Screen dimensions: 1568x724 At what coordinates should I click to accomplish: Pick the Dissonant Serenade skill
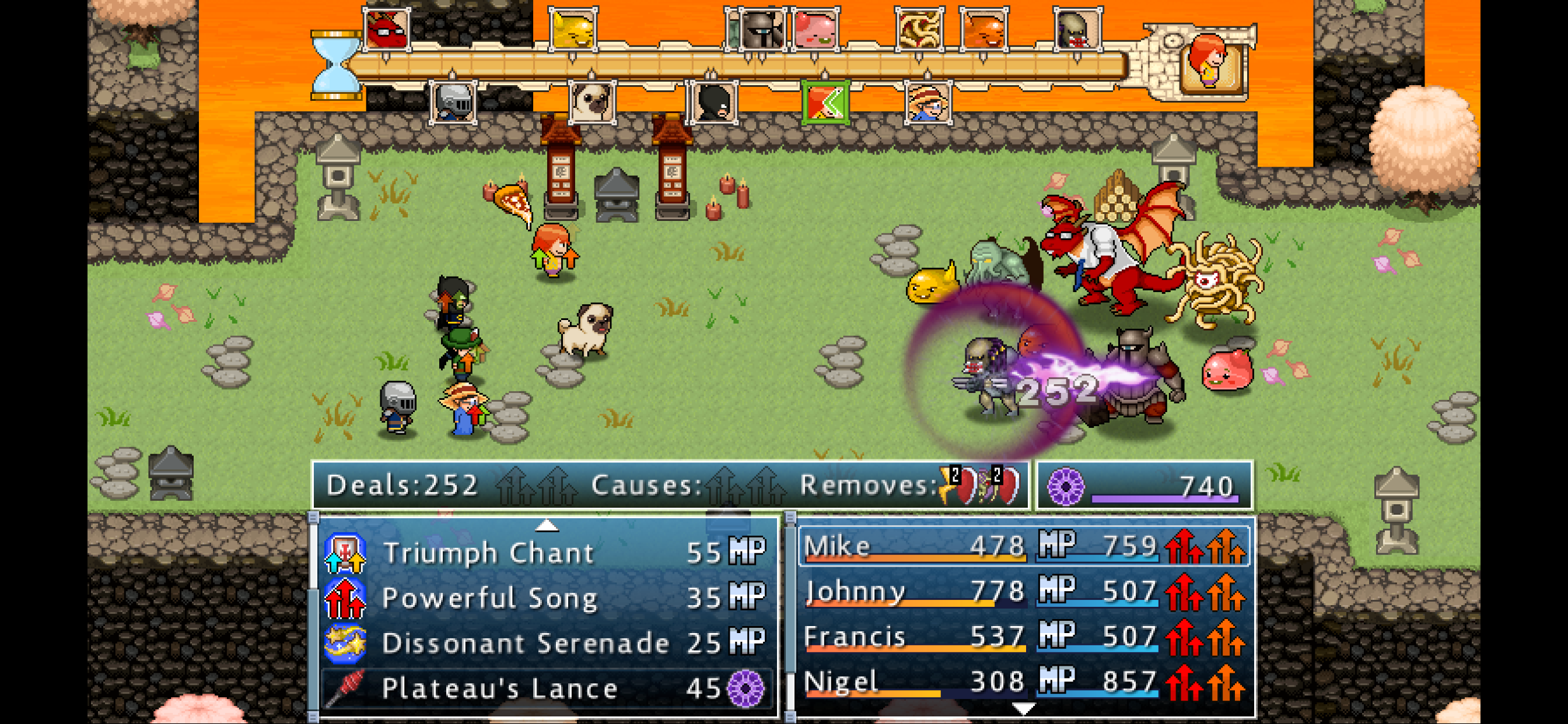point(545,643)
